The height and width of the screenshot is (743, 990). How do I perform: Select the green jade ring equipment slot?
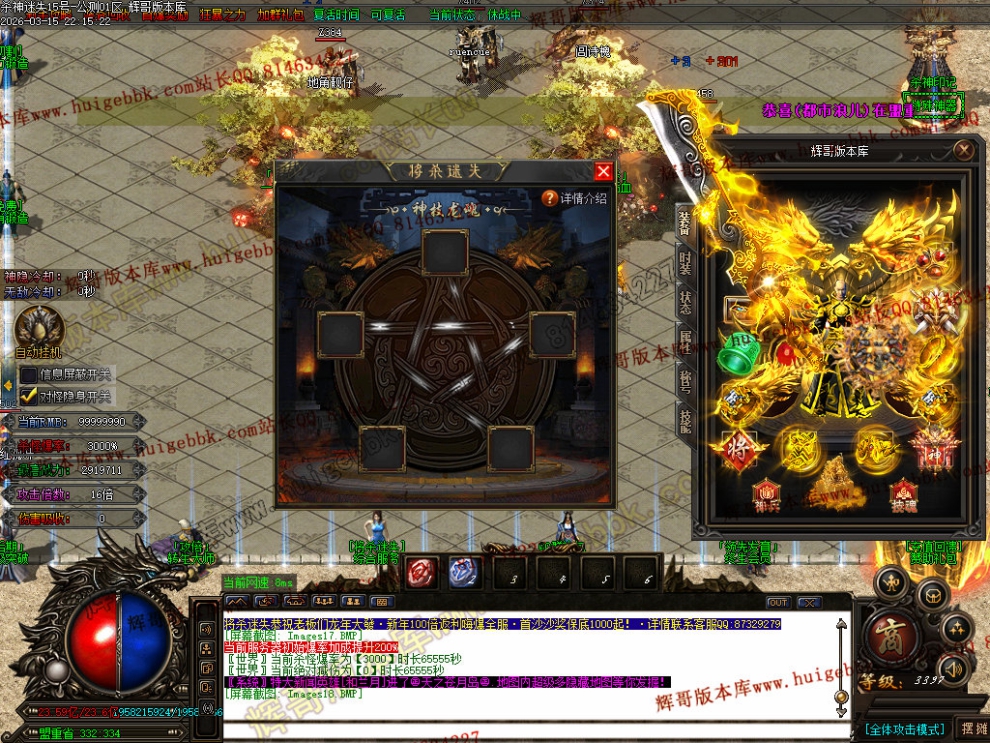point(738,351)
